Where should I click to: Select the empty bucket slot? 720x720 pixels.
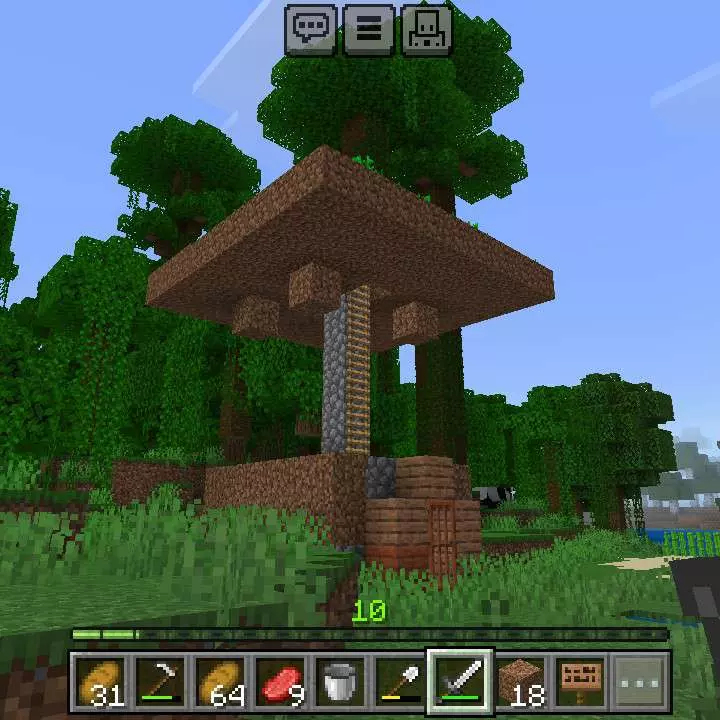tap(340, 682)
